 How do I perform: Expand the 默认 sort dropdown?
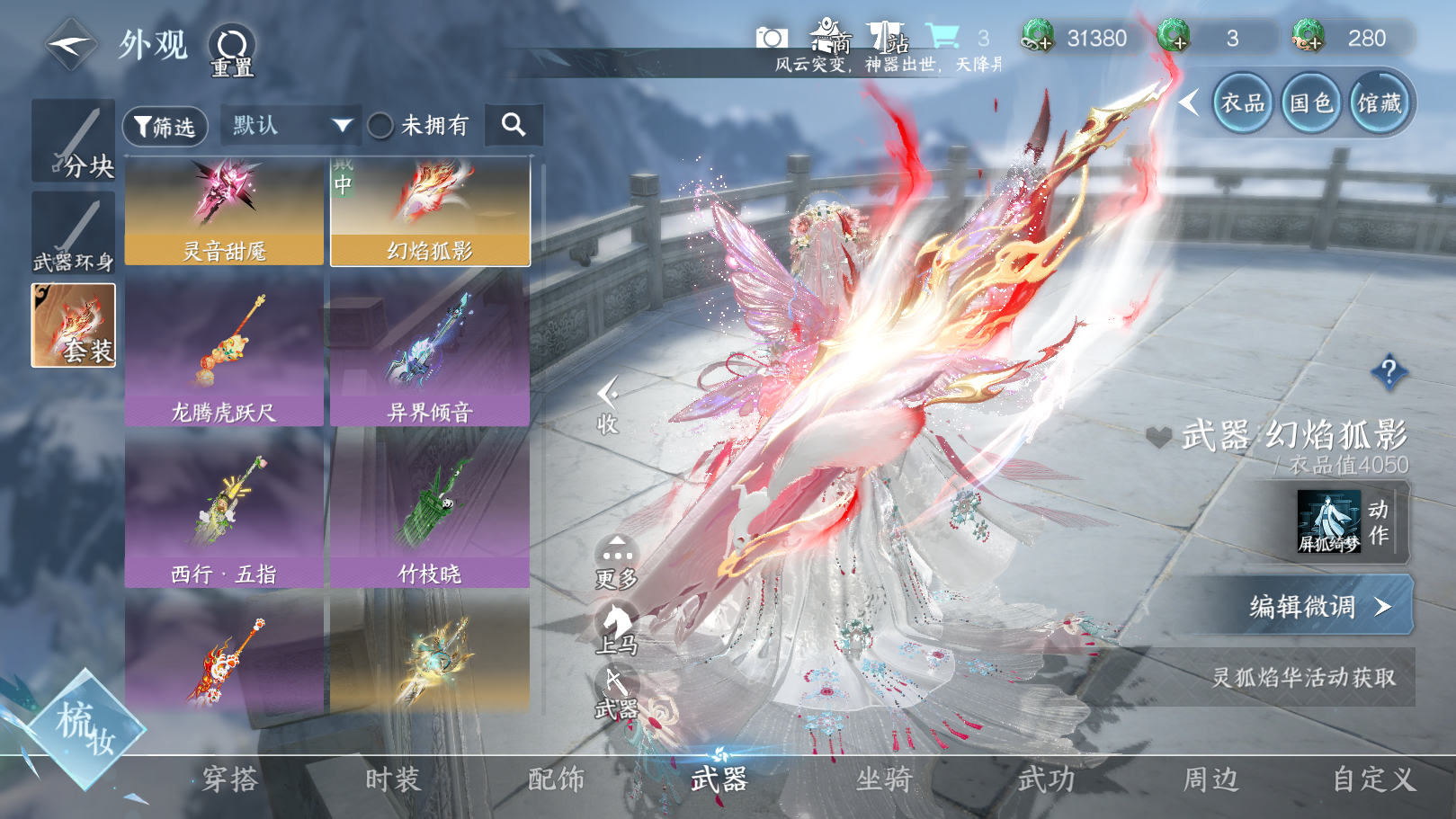(x=291, y=126)
